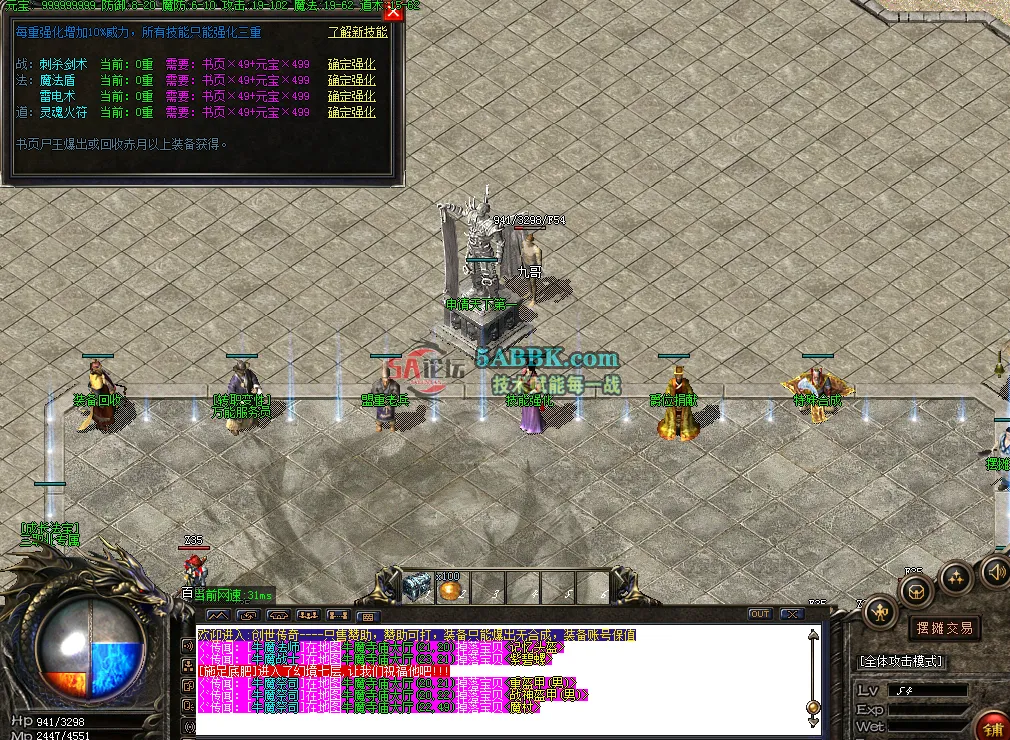Confirm enhancement for 刺杀剑术
Viewport: 1010px width, 740px height.
351,65
